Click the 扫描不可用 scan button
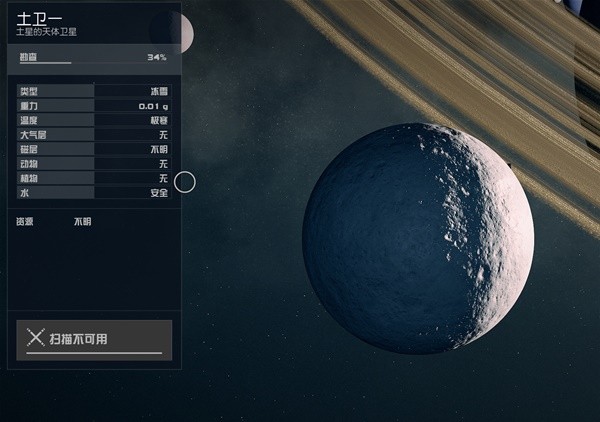 94,339
